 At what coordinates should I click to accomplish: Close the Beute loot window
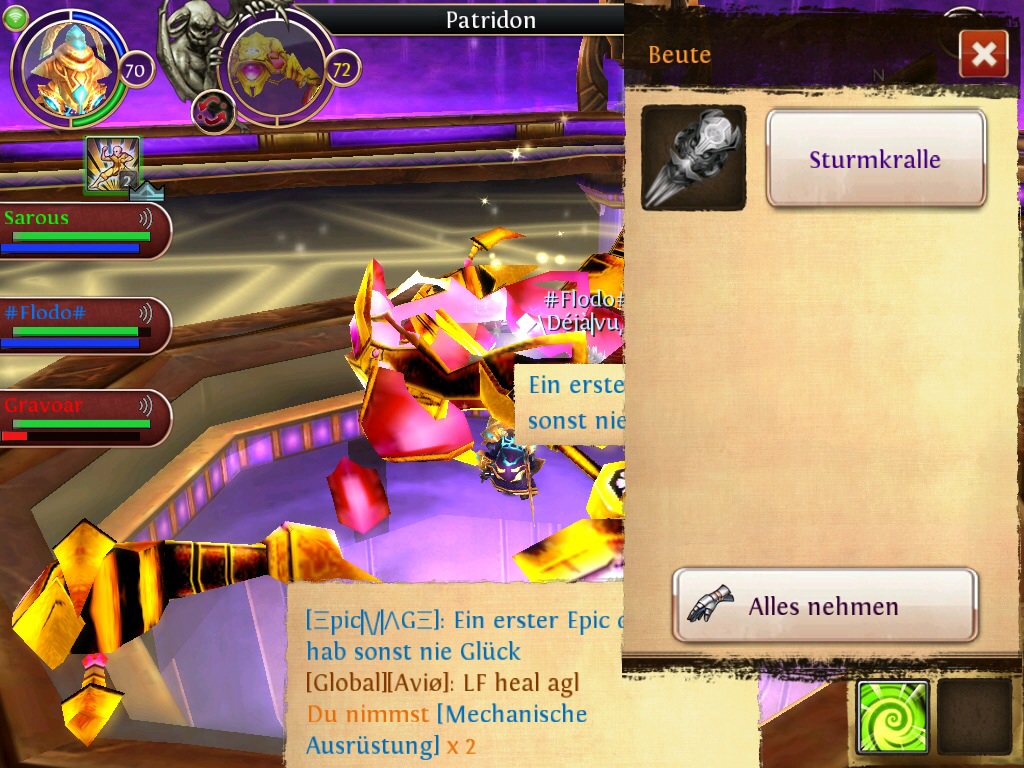click(x=983, y=54)
